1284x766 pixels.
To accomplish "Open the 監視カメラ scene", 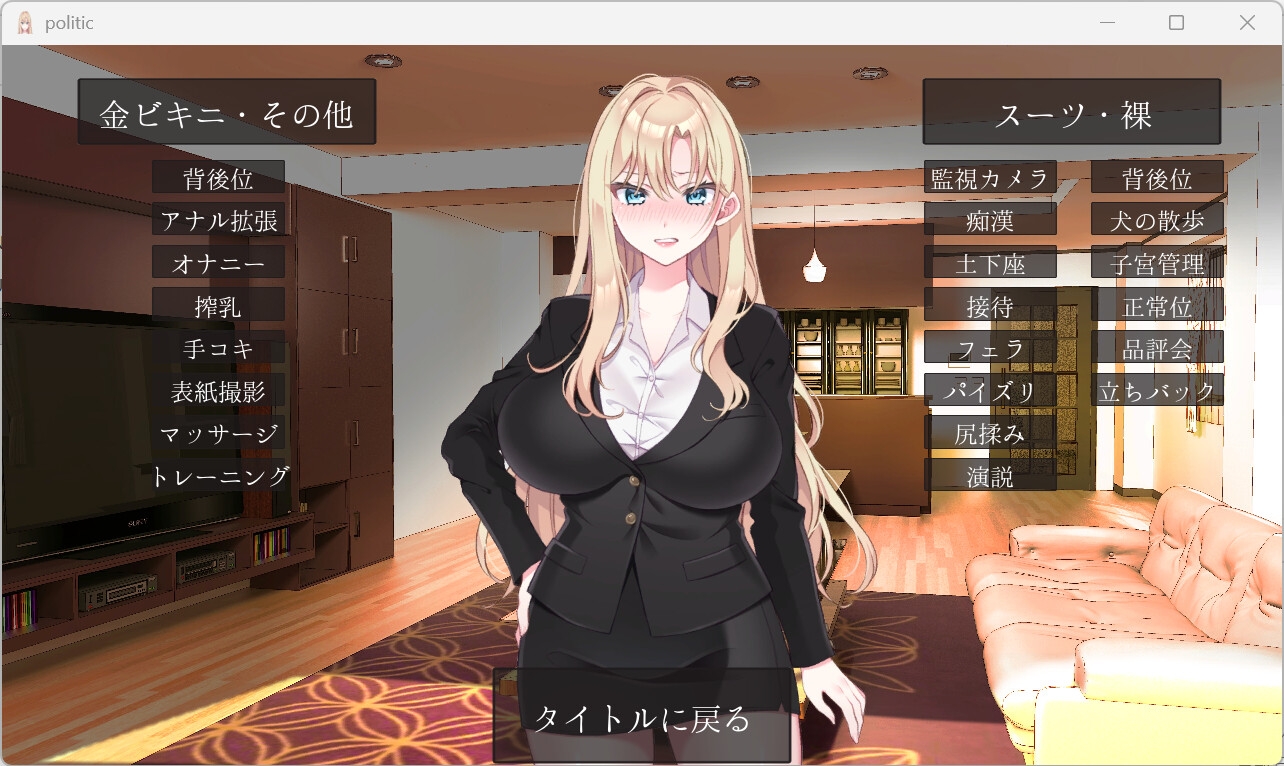I will 990,178.
